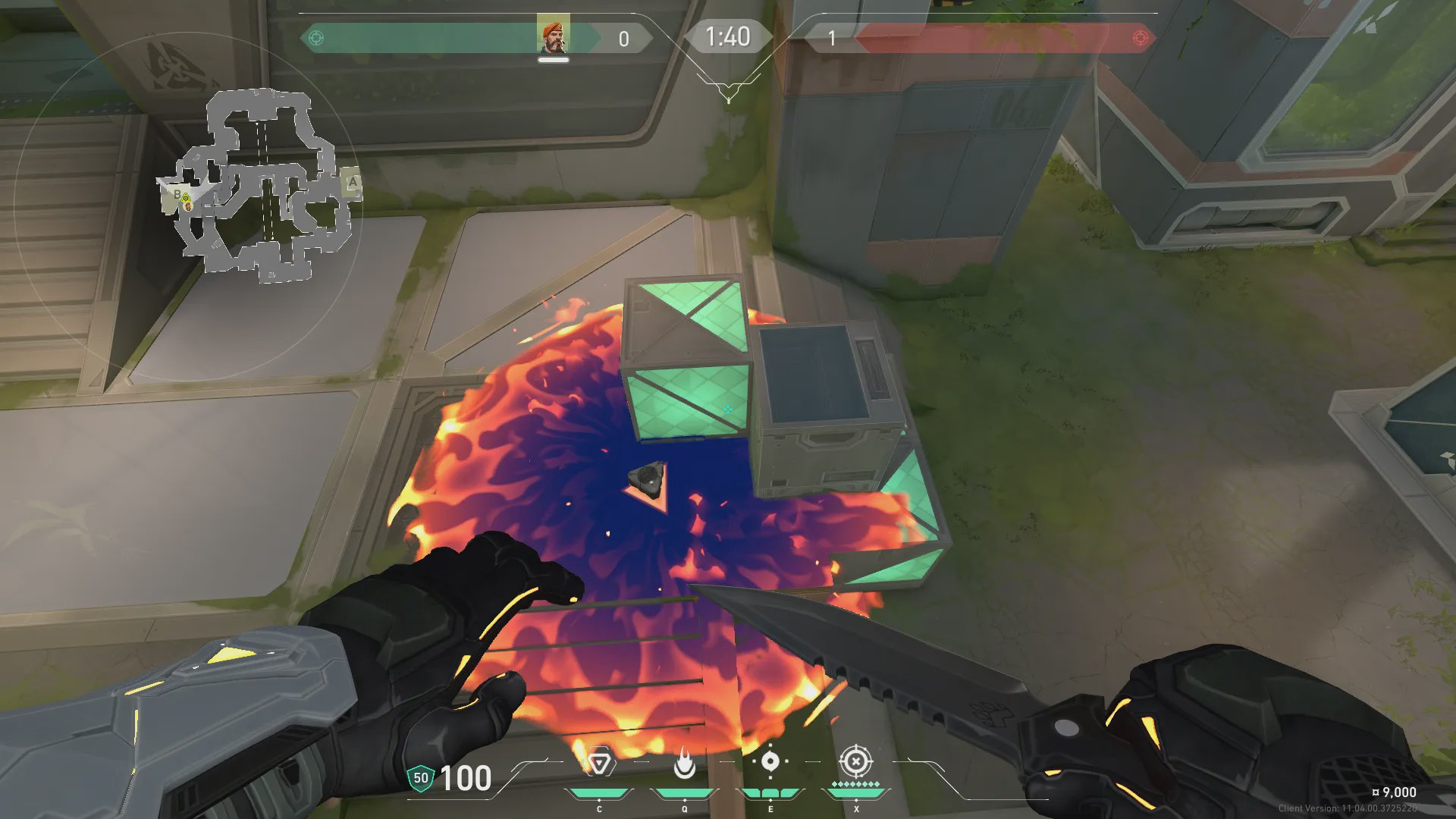Click the Brimstone agent portrait in scoreboard
Viewport: 1456px width, 819px height.
(x=553, y=36)
